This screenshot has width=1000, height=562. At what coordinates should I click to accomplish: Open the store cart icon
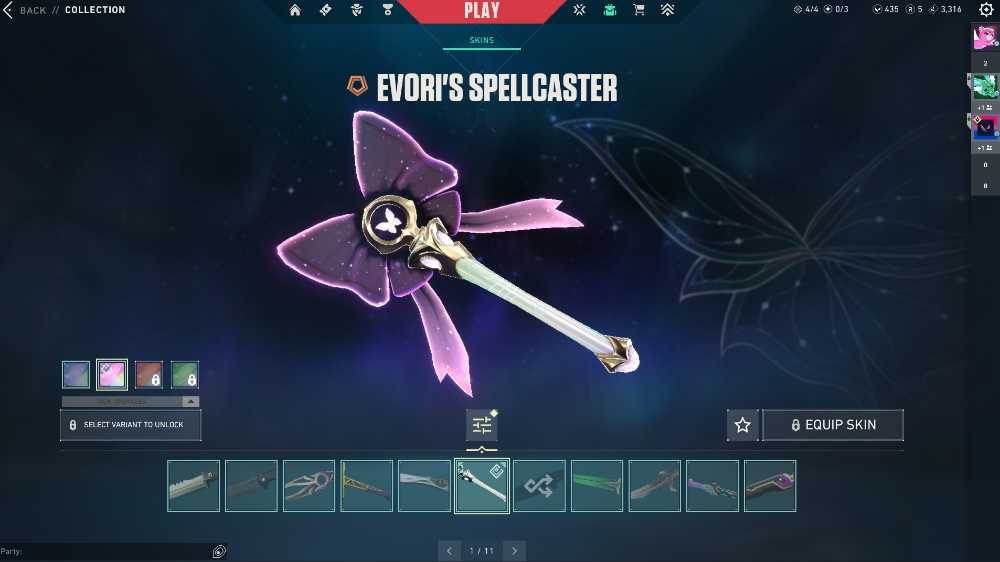click(x=638, y=10)
